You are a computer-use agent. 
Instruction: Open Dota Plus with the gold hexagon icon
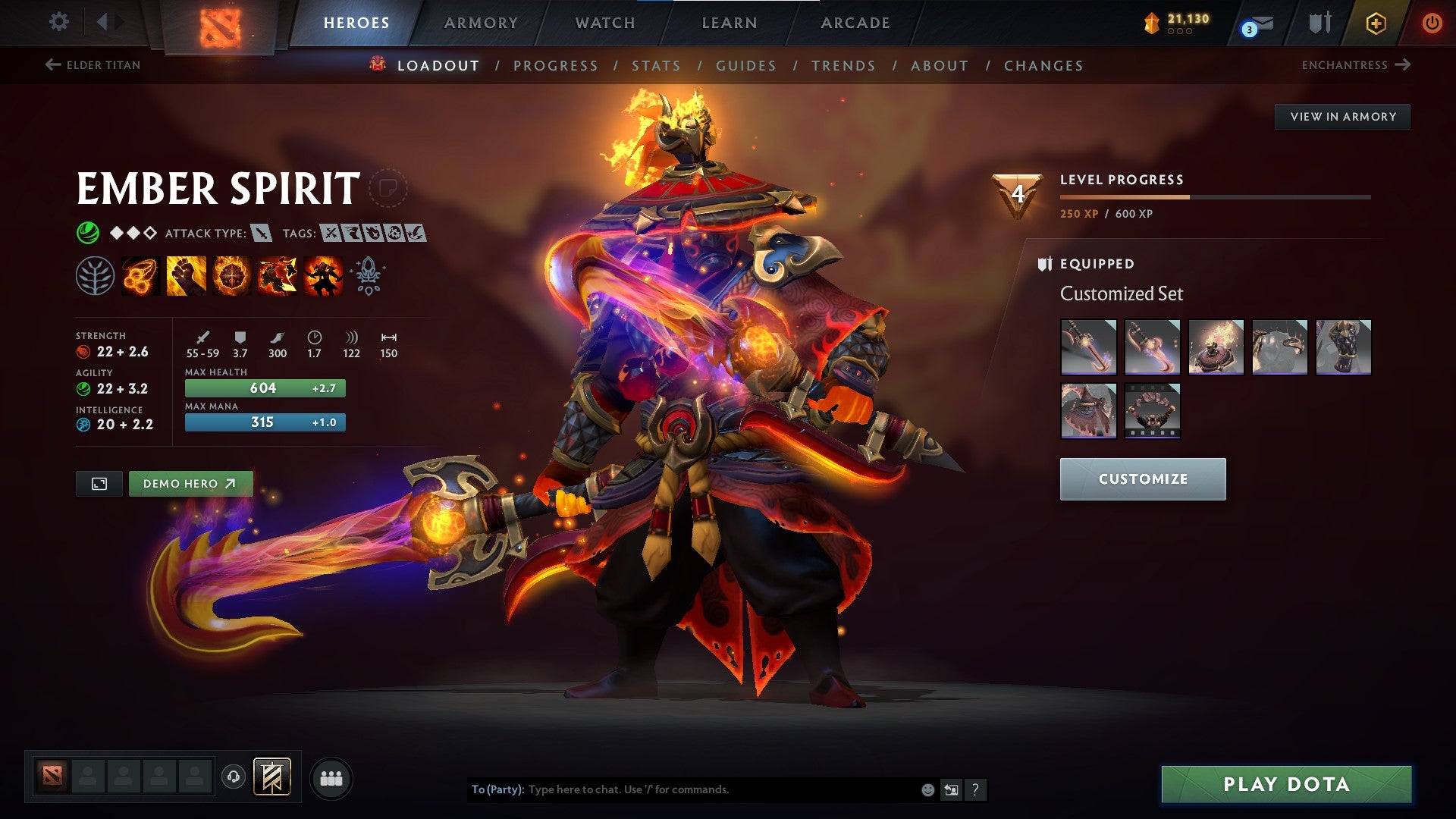[1375, 23]
